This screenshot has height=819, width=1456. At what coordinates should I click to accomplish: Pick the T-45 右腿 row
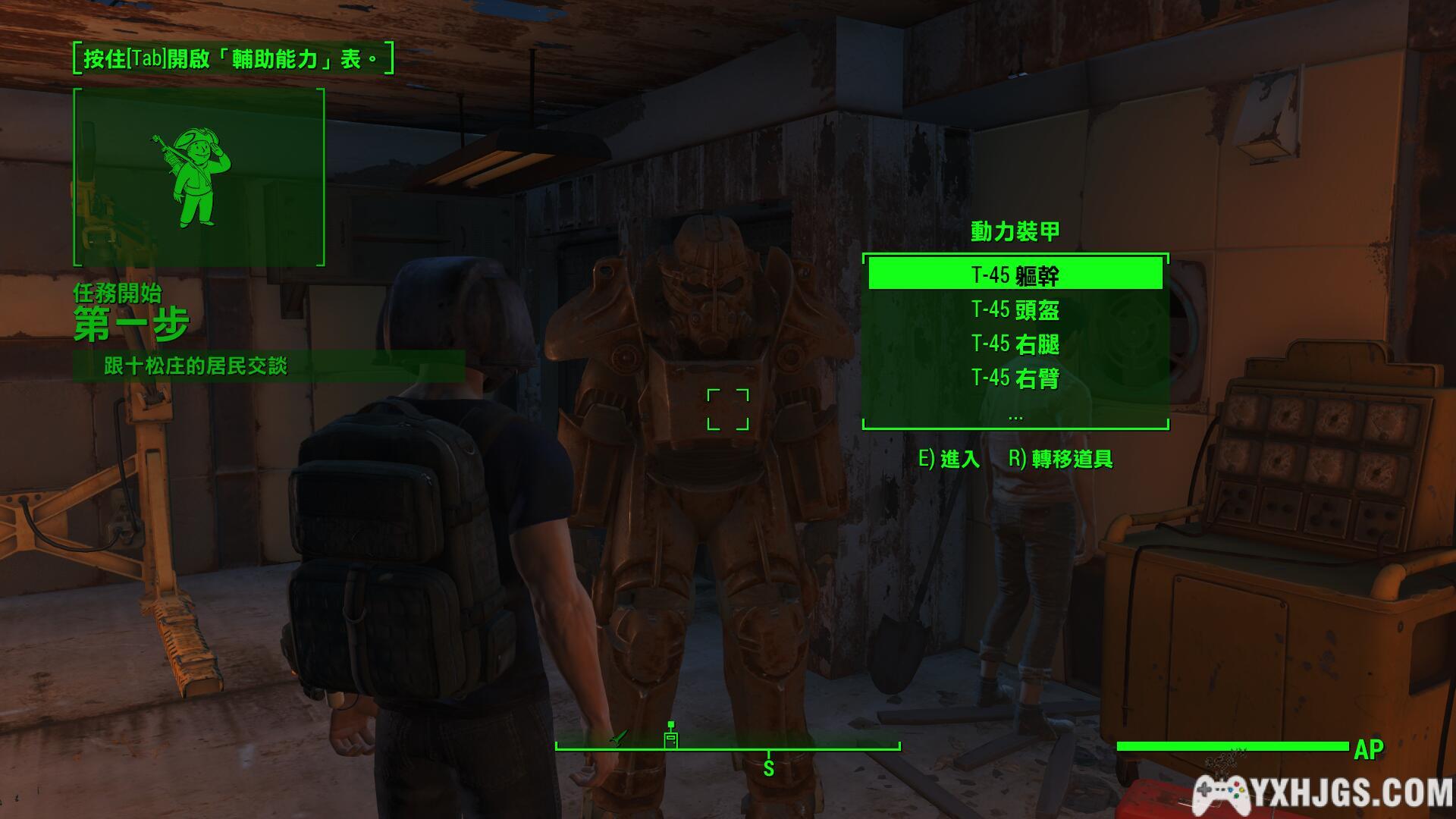coord(1015,344)
